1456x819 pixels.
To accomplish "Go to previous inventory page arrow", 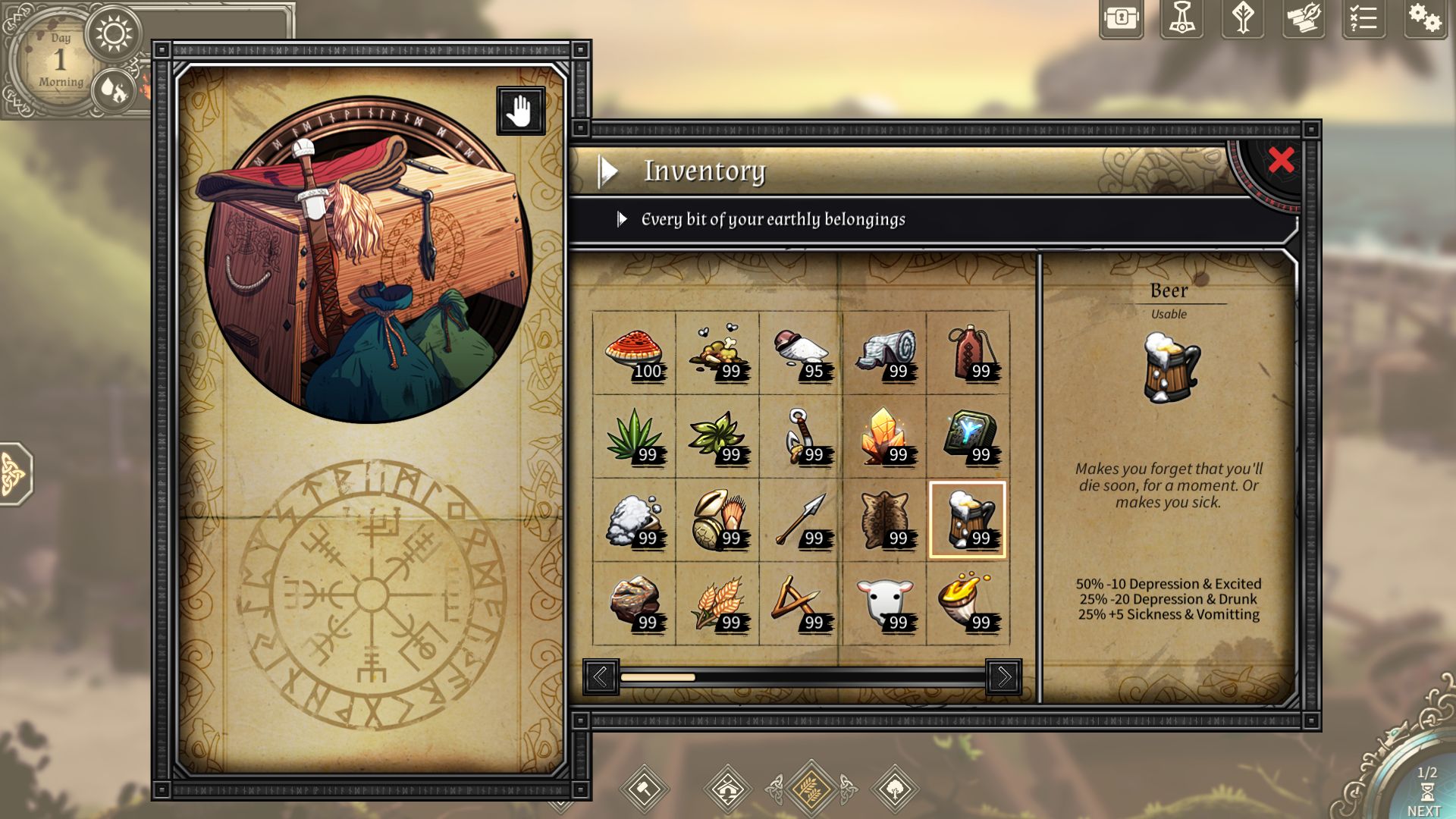I will click(601, 676).
